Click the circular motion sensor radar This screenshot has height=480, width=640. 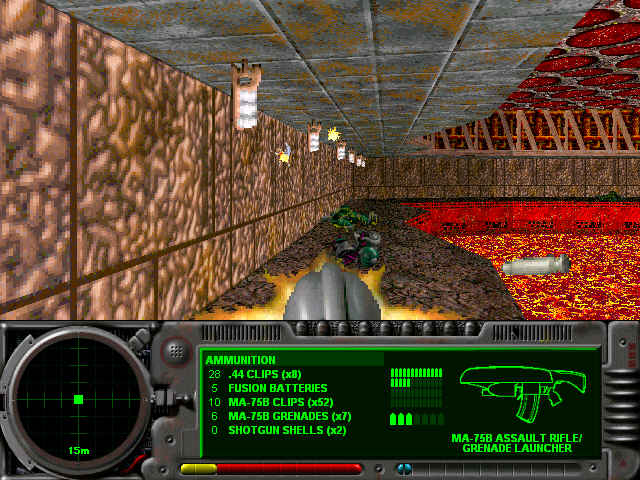pos(78,399)
